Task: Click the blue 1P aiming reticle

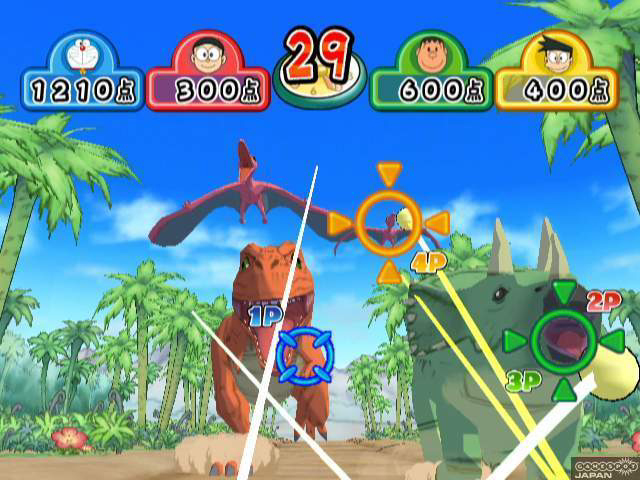Action: click(x=303, y=353)
